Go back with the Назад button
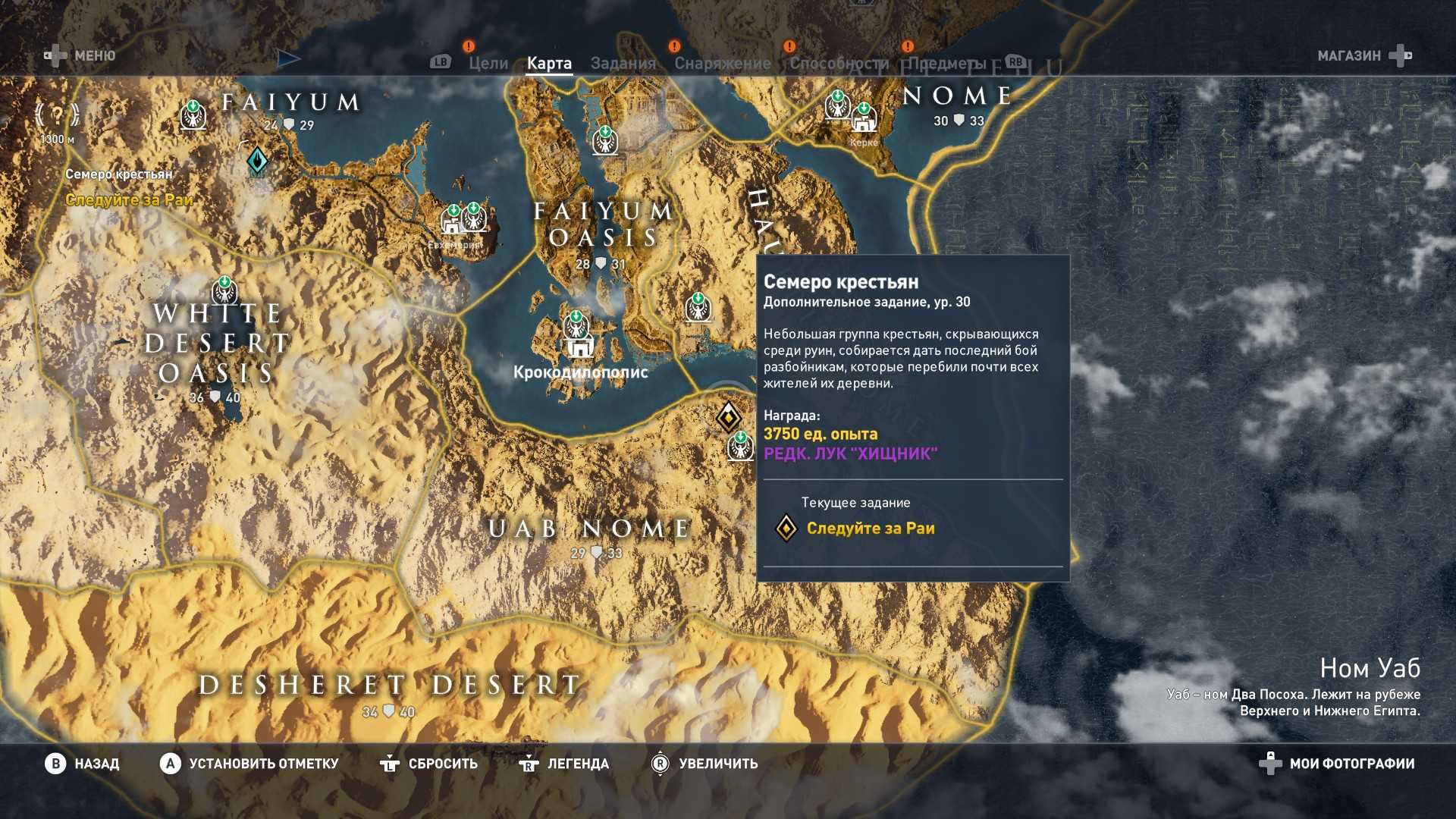This screenshot has width=1456, height=819. (82, 764)
